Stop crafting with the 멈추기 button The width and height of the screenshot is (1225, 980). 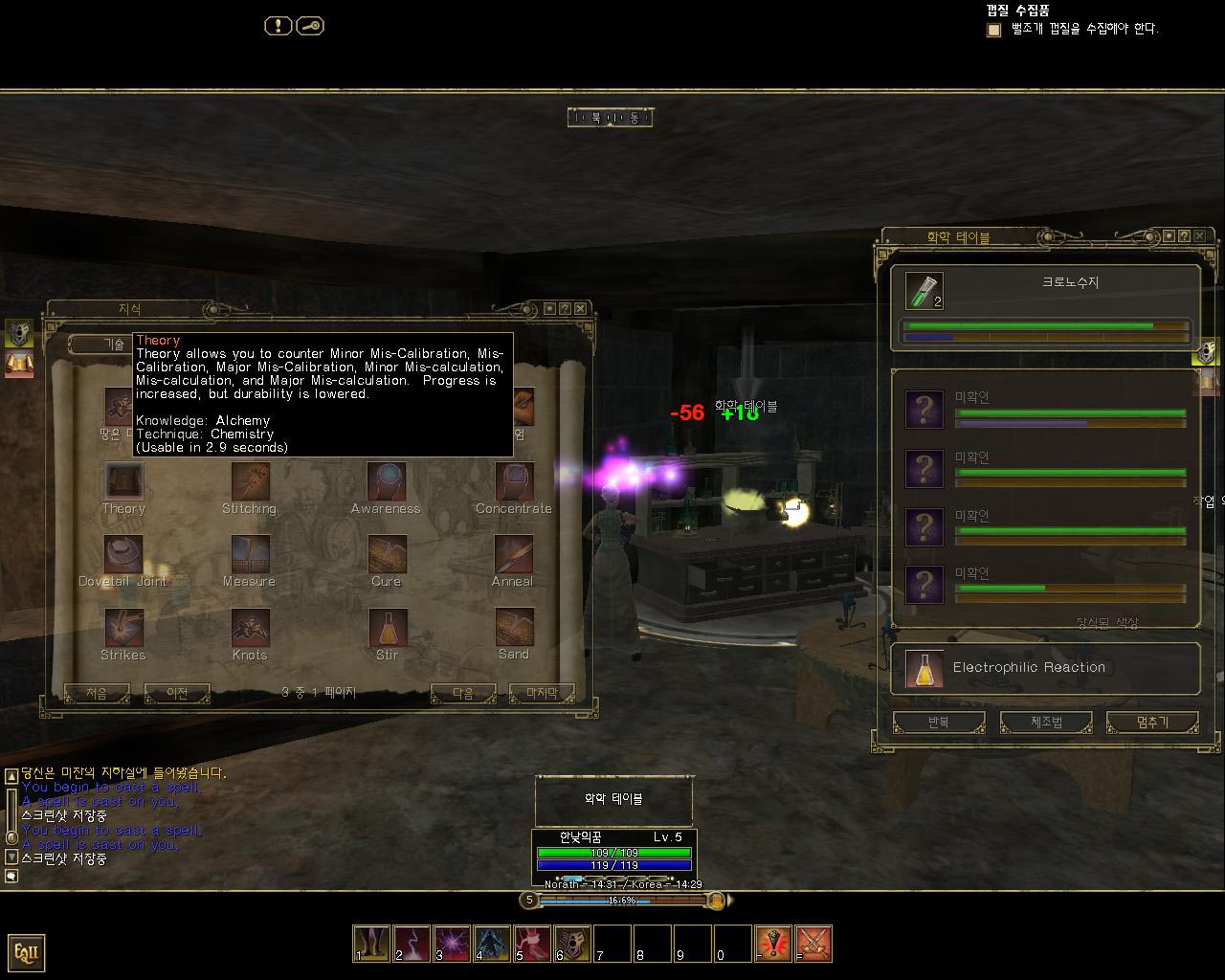coord(1152,723)
